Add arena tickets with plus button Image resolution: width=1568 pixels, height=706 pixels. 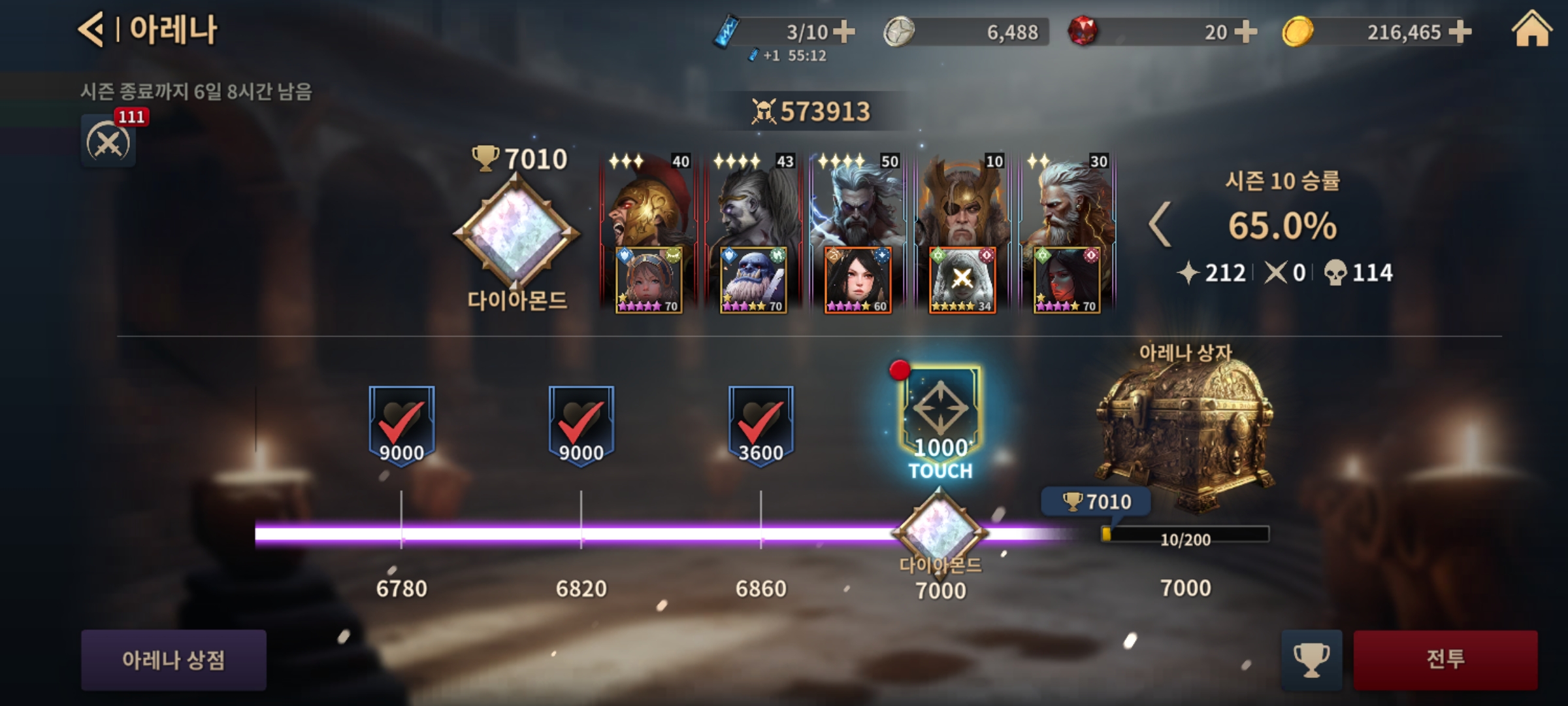[x=844, y=31]
